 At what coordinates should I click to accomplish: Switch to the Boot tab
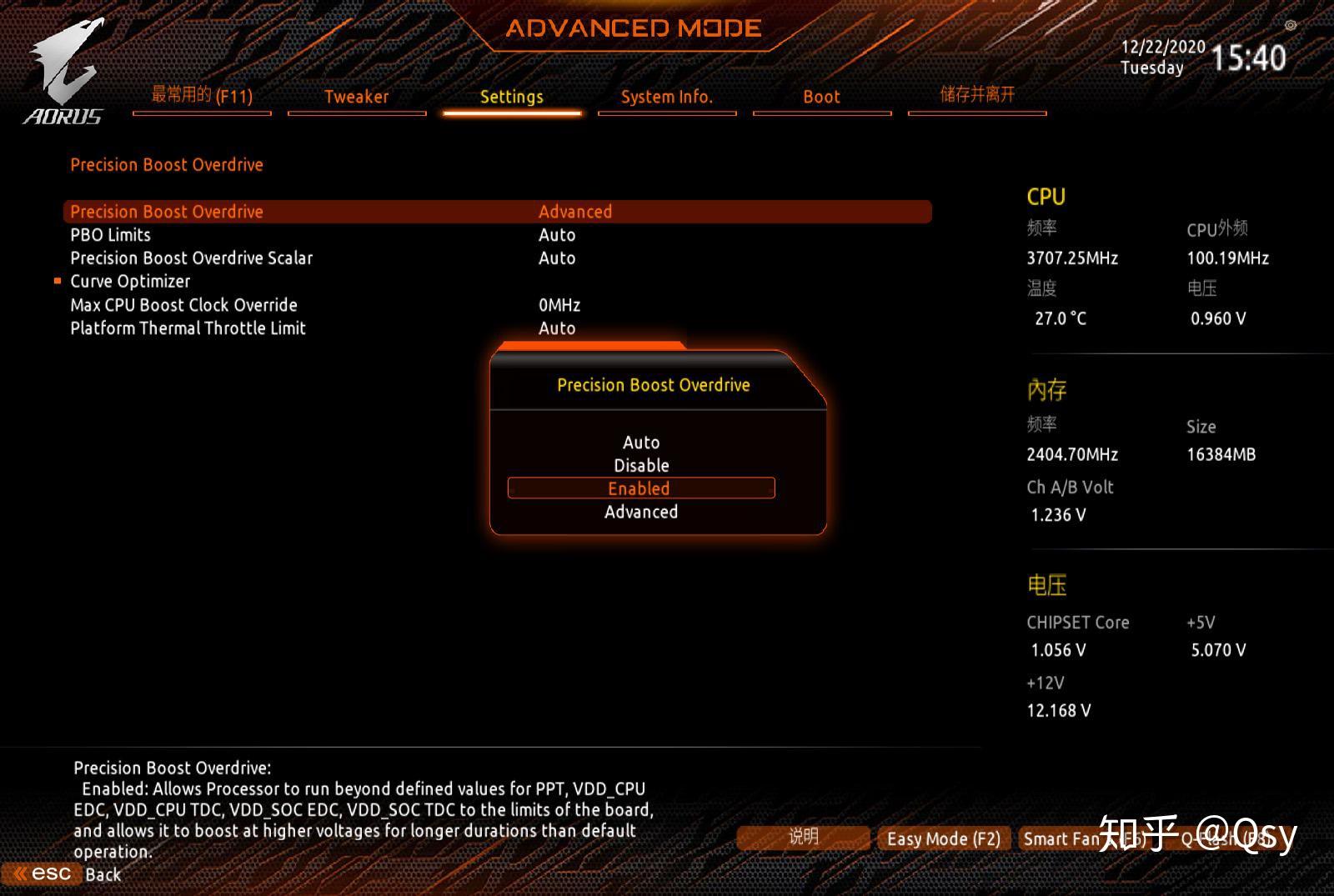point(821,97)
